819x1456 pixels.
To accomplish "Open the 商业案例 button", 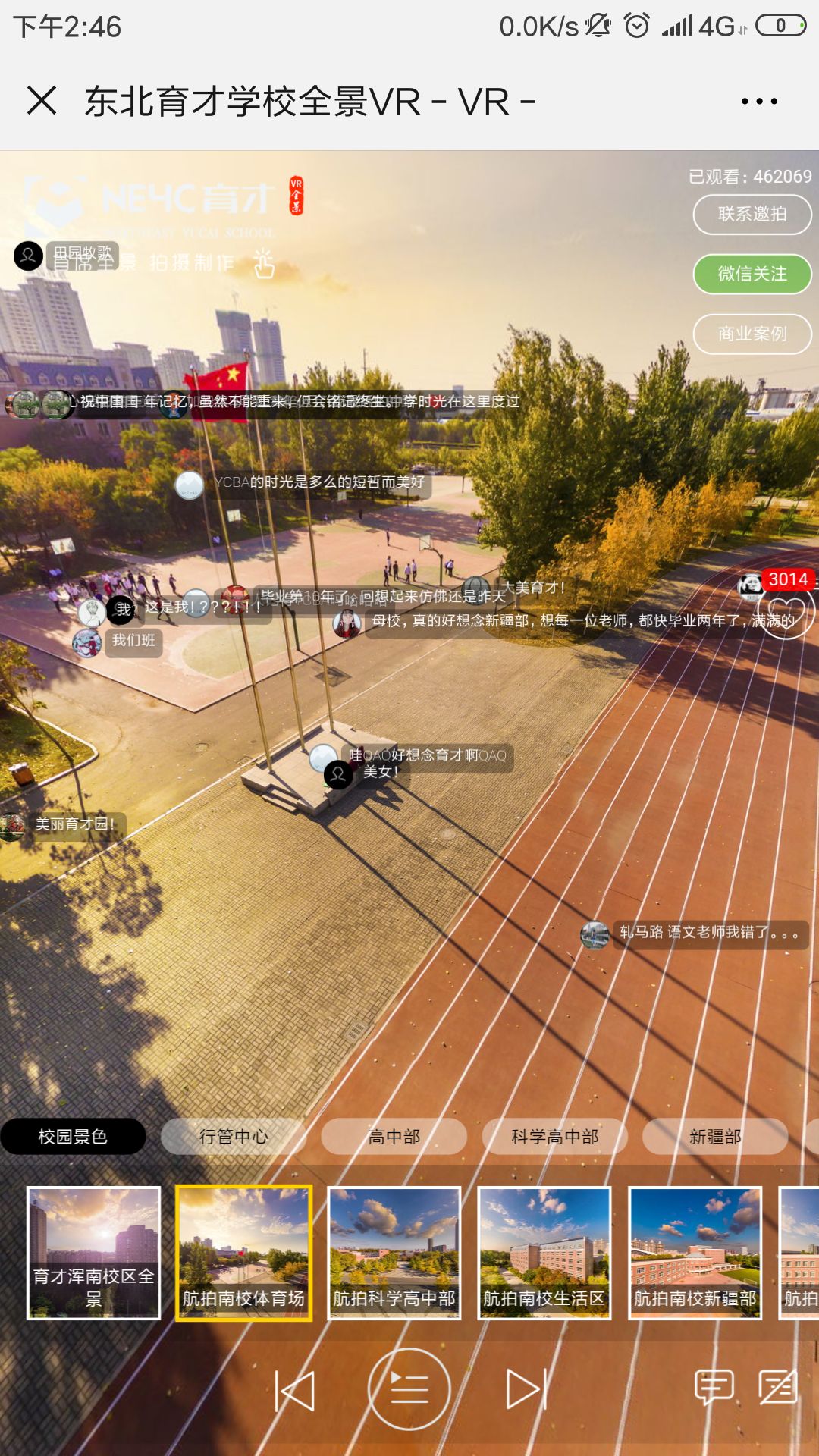I will 752,334.
